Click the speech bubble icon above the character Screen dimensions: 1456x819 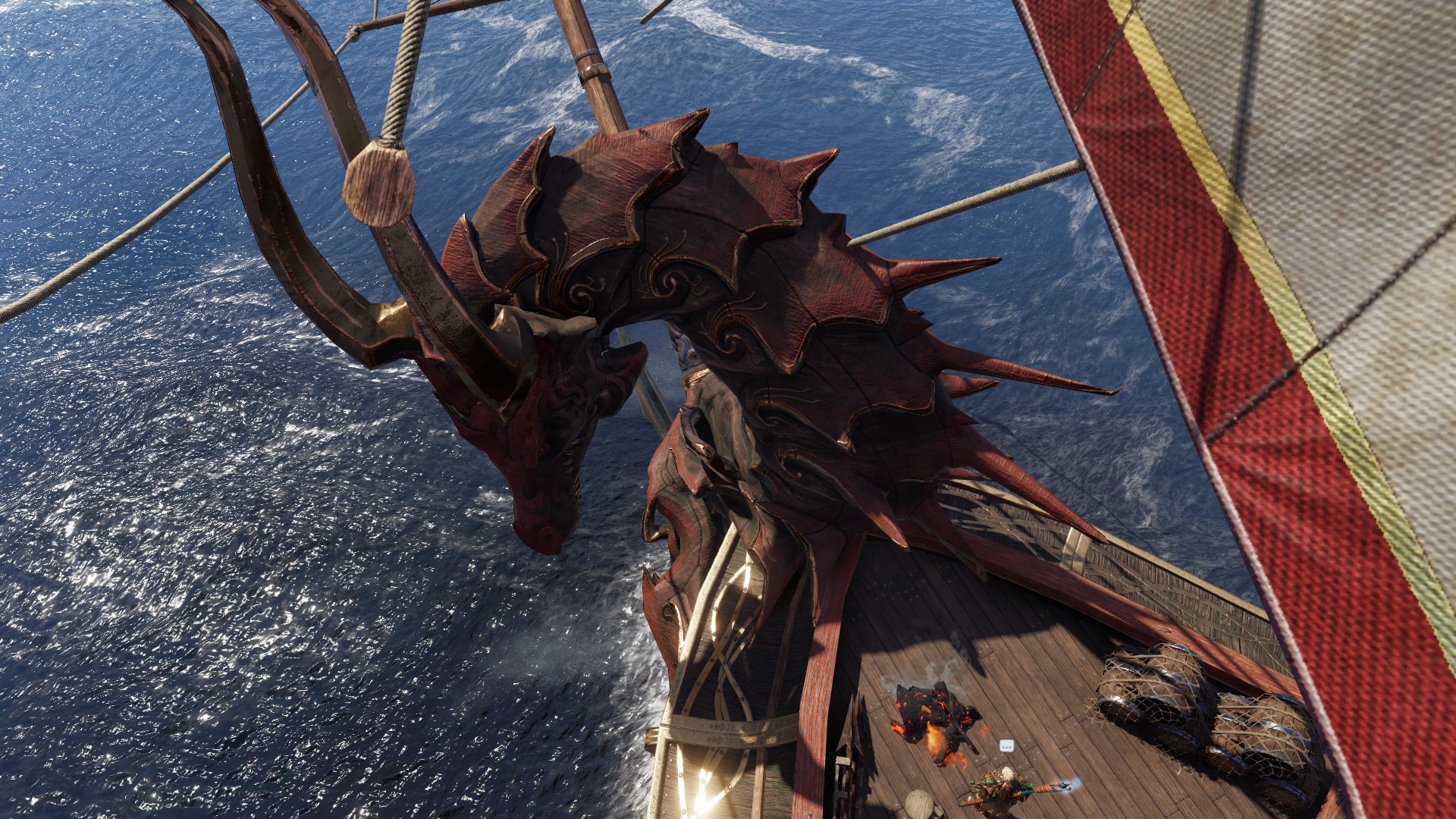click(1006, 746)
